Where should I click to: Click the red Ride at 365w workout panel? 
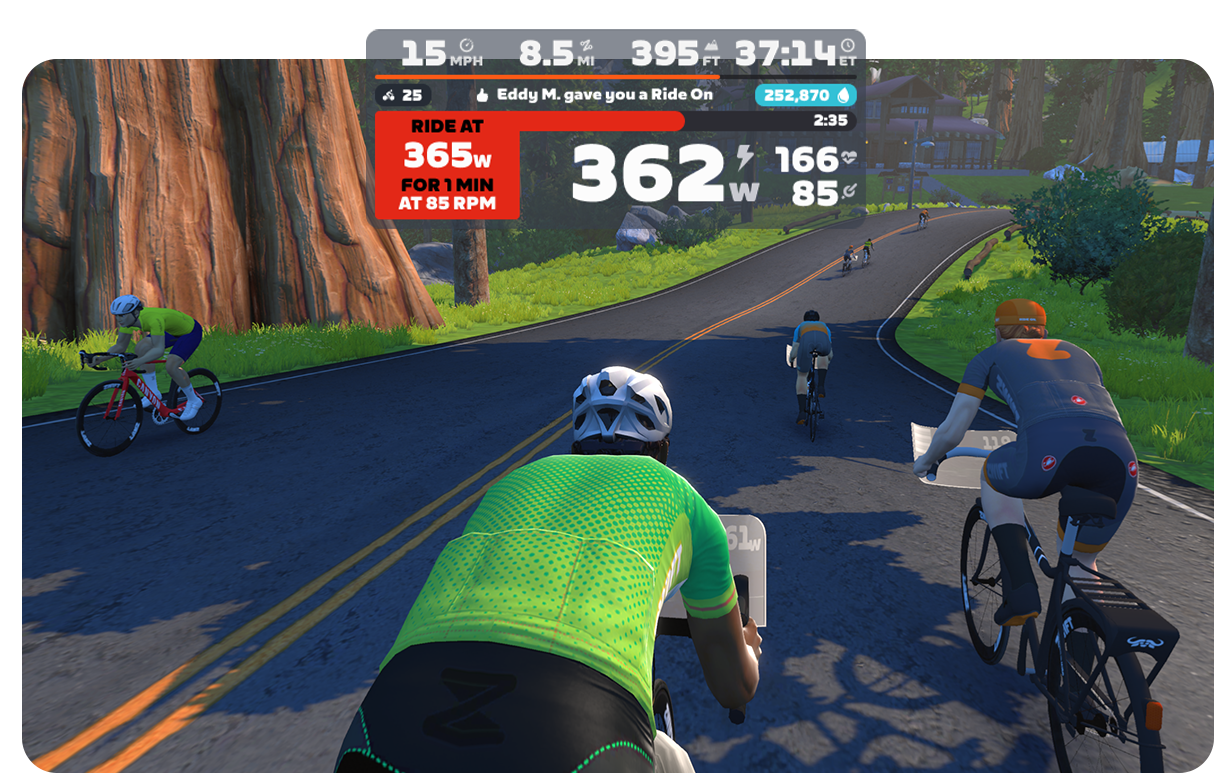[447, 165]
